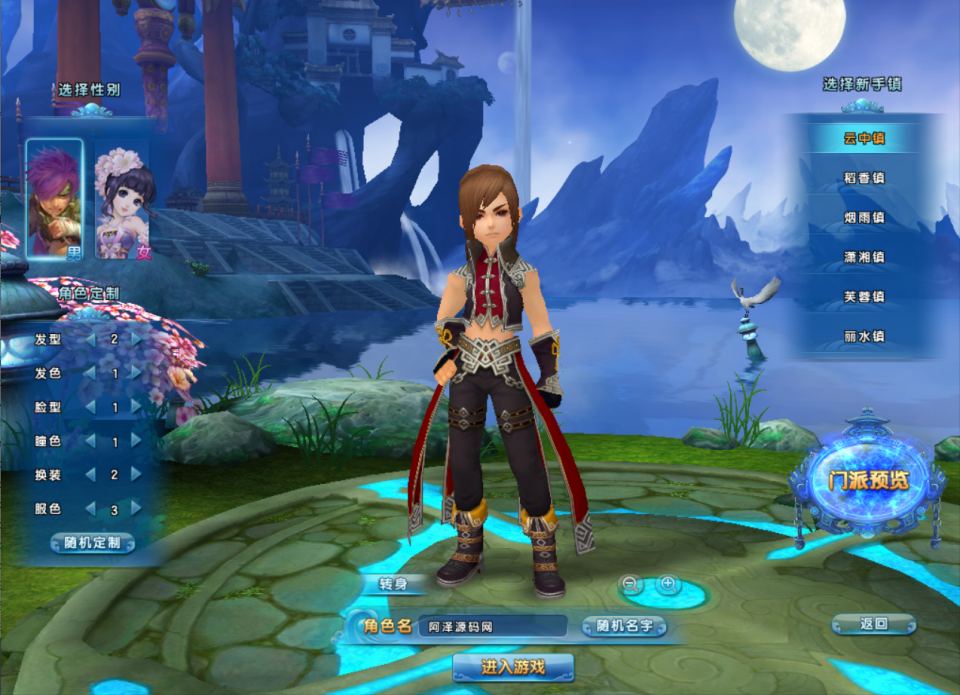
Task: Pick the 潇湘镇 newbie town
Action: pos(864,257)
